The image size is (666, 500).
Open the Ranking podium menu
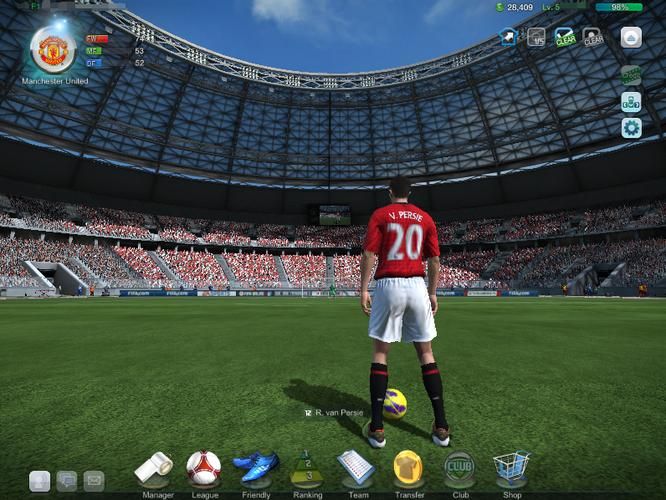[x=307, y=468]
